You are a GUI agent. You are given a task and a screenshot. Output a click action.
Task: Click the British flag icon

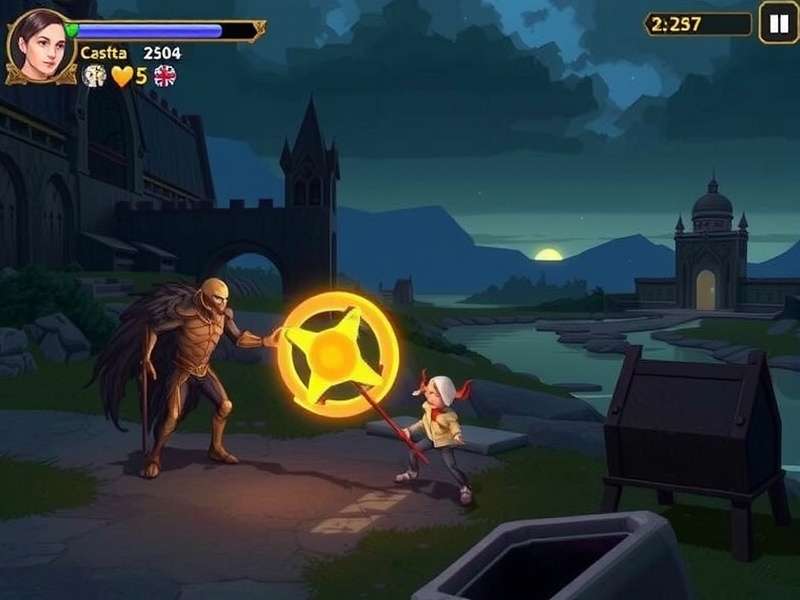164,76
